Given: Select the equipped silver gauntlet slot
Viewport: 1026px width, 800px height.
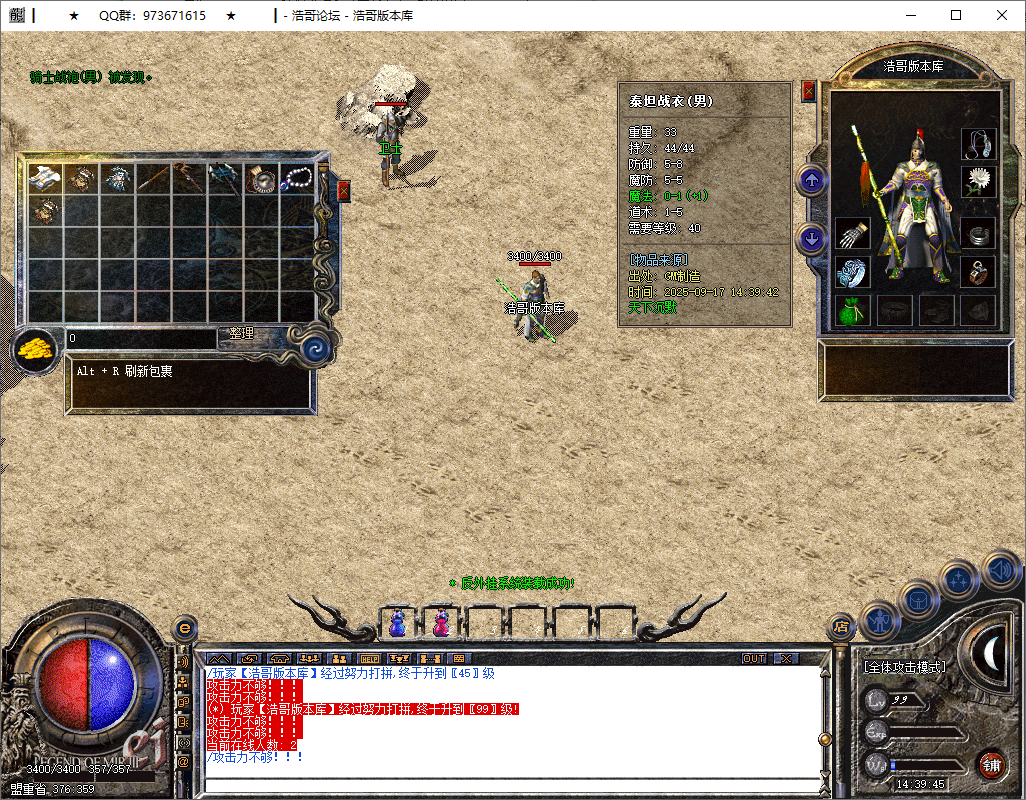Looking at the screenshot, I should point(852,234).
